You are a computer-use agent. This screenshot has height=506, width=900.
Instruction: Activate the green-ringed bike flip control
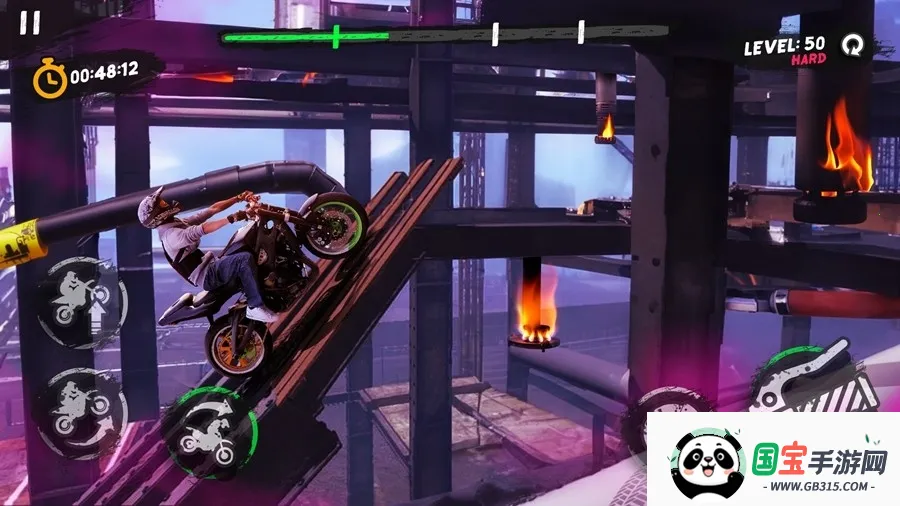(x=210, y=433)
